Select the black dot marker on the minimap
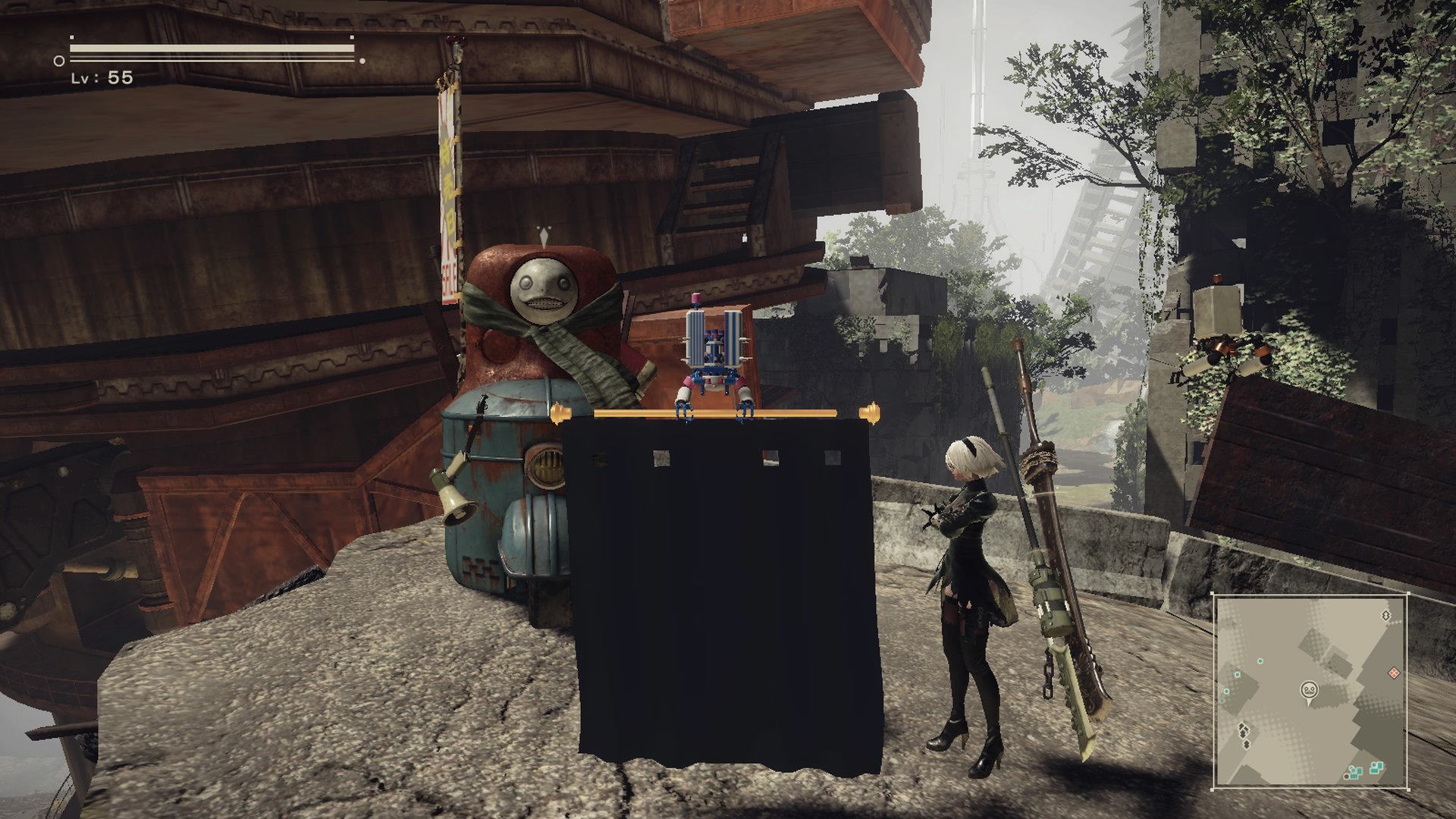The height and width of the screenshot is (819, 1456). pyautogui.click(x=1347, y=777)
